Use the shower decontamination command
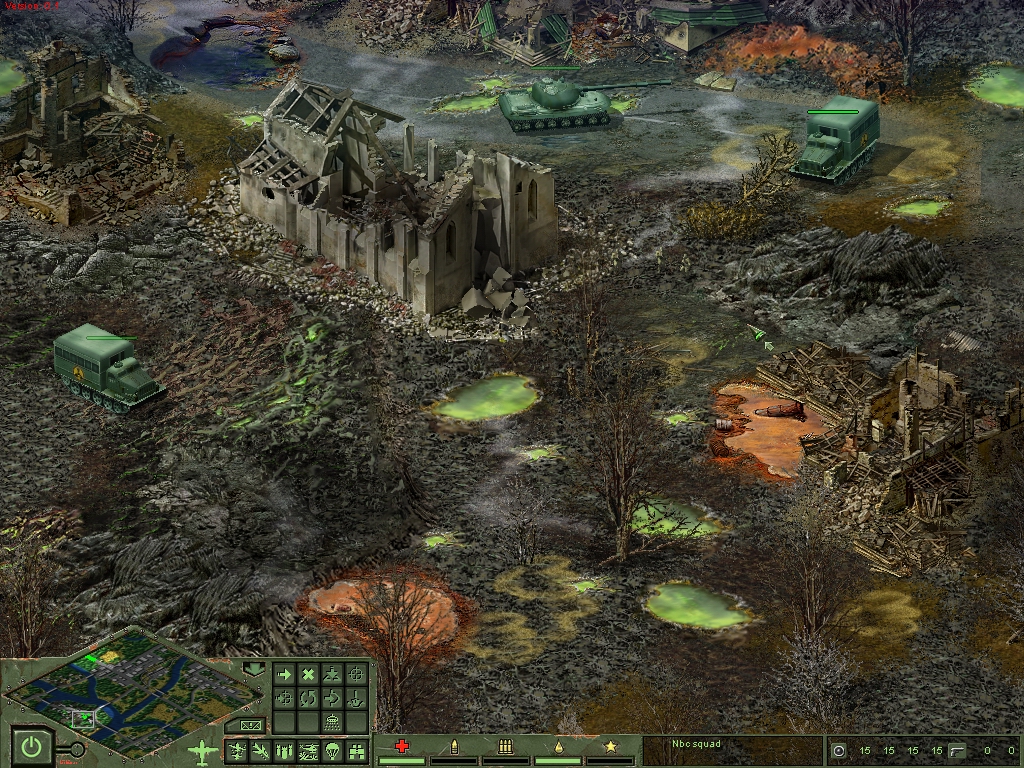Image resolution: width=1024 pixels, height=768 pixels. click(x=332, y=722)
